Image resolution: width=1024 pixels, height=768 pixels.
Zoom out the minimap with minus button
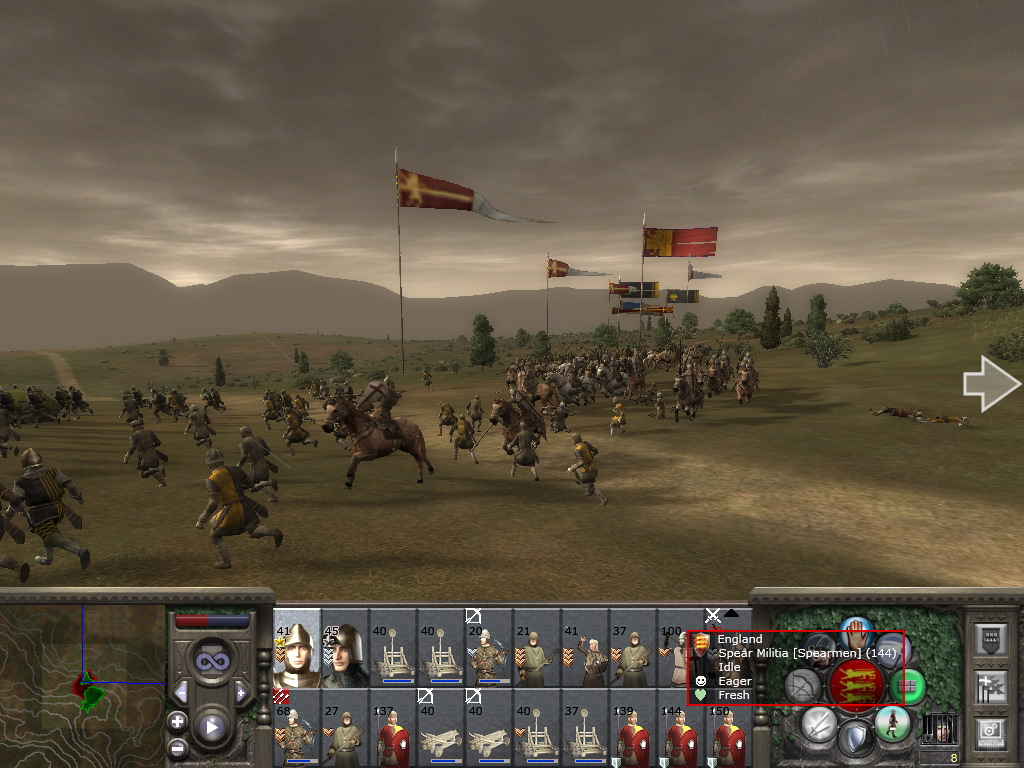click(x=177, y=747)
